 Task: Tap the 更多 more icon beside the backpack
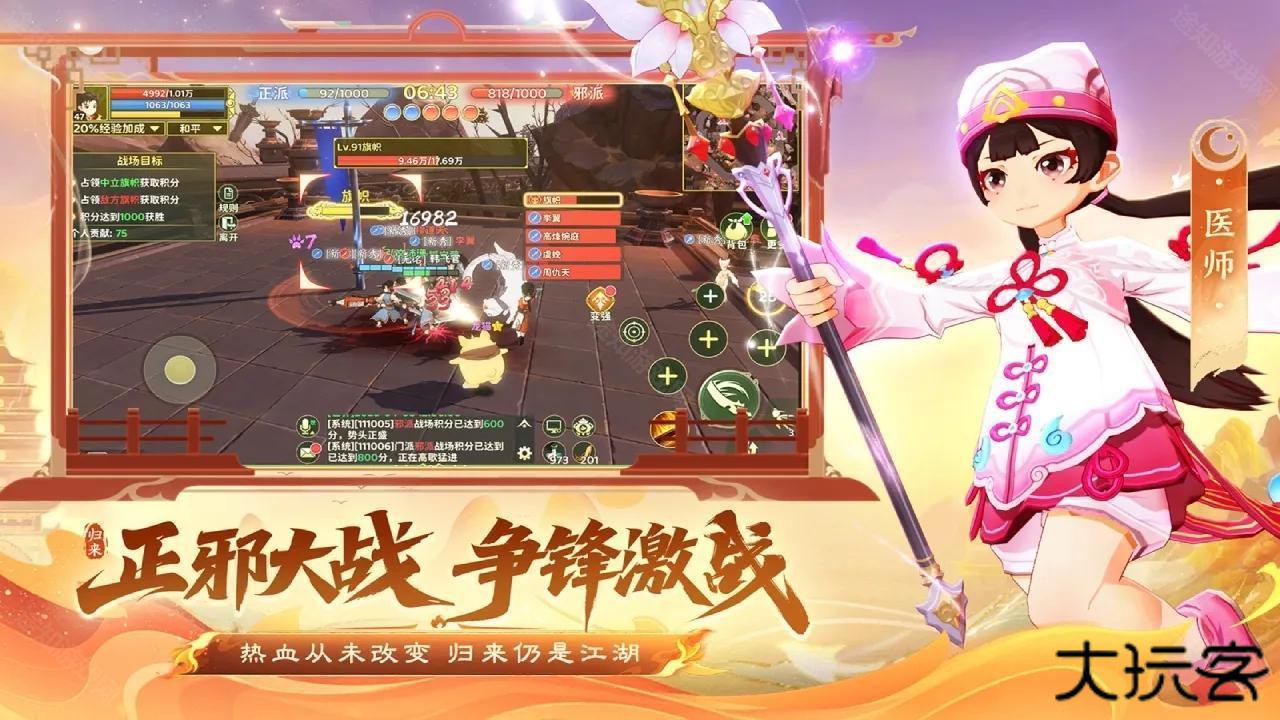772,227
